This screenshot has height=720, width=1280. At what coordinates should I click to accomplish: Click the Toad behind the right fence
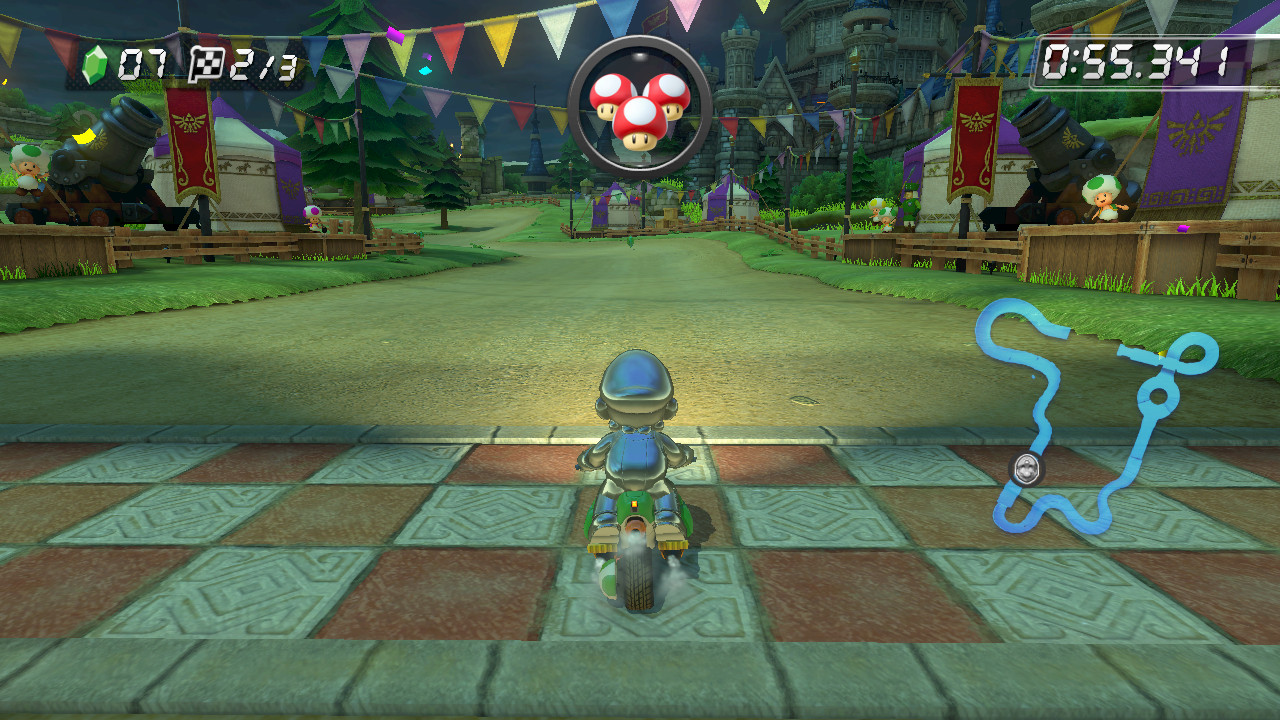pos(1104,196)
